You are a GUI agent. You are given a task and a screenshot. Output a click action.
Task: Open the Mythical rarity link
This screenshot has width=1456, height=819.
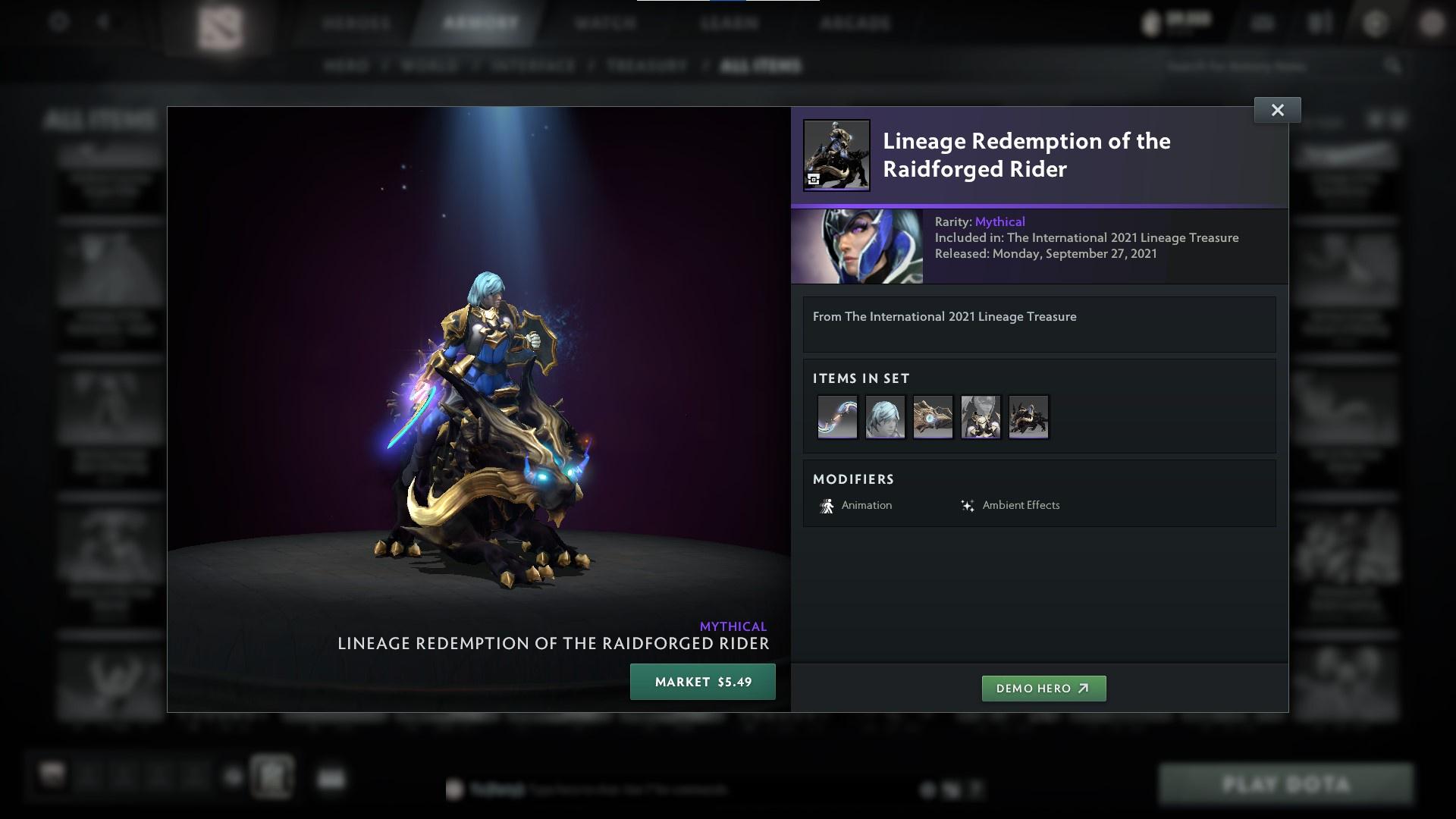click(x=999, y=221)
